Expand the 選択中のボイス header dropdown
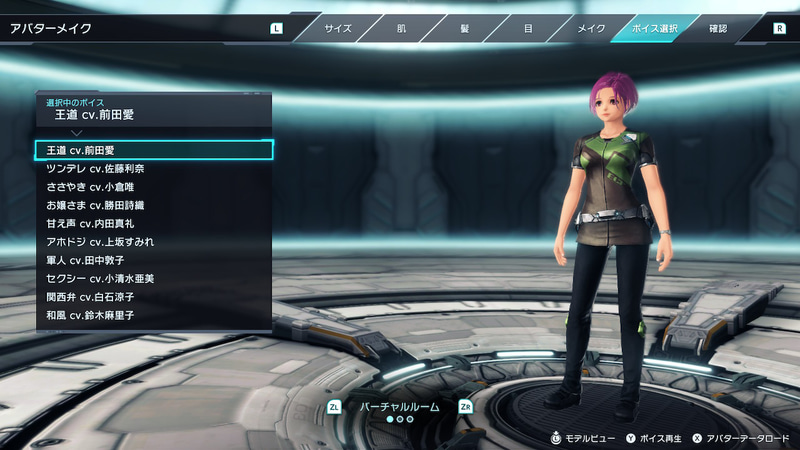Image resolution: width=800 pixels, height=450 pixels. [154, 110]
